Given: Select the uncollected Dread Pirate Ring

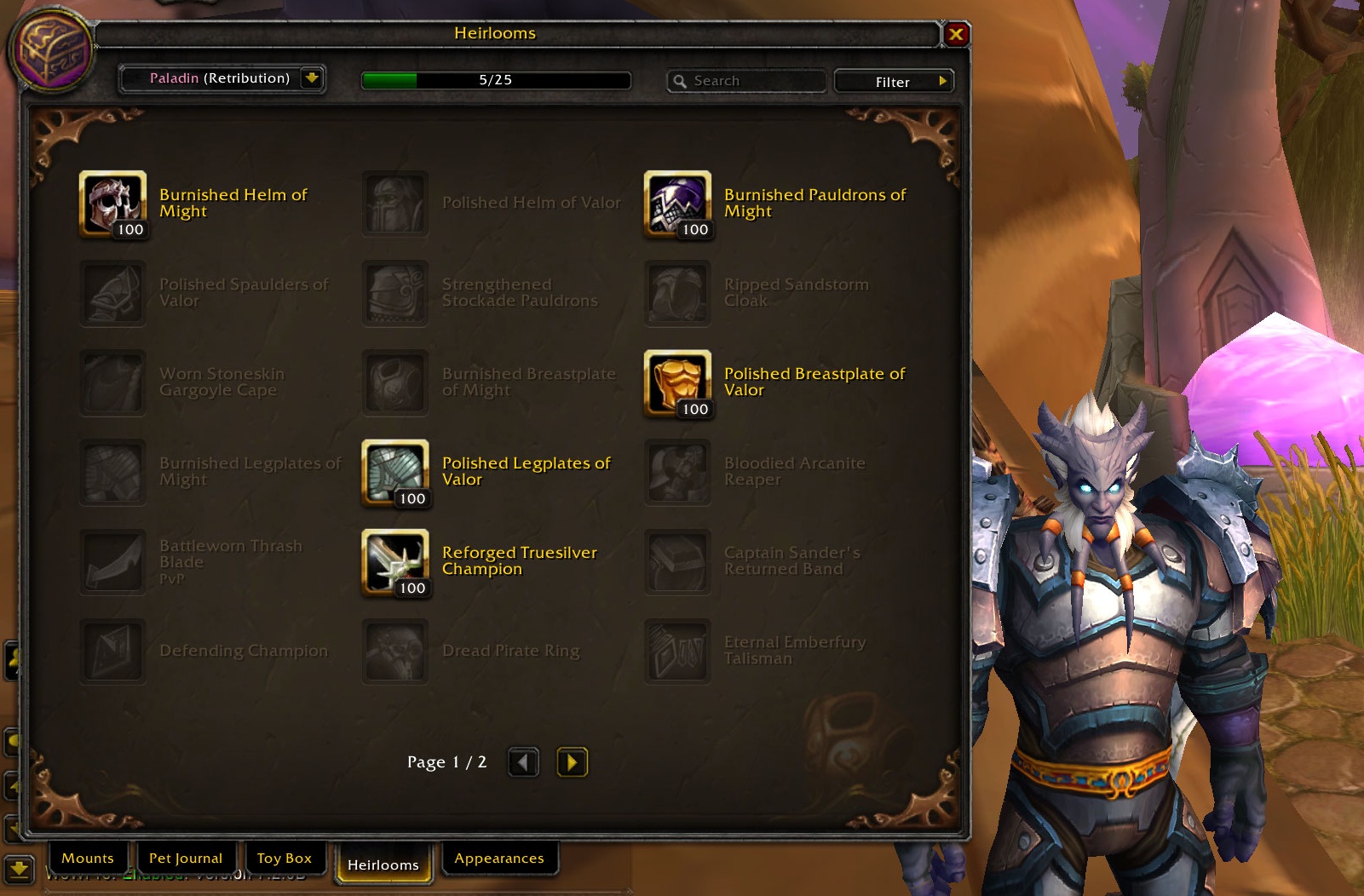Looking at the screenshot, I should click(x=394, y=651).
